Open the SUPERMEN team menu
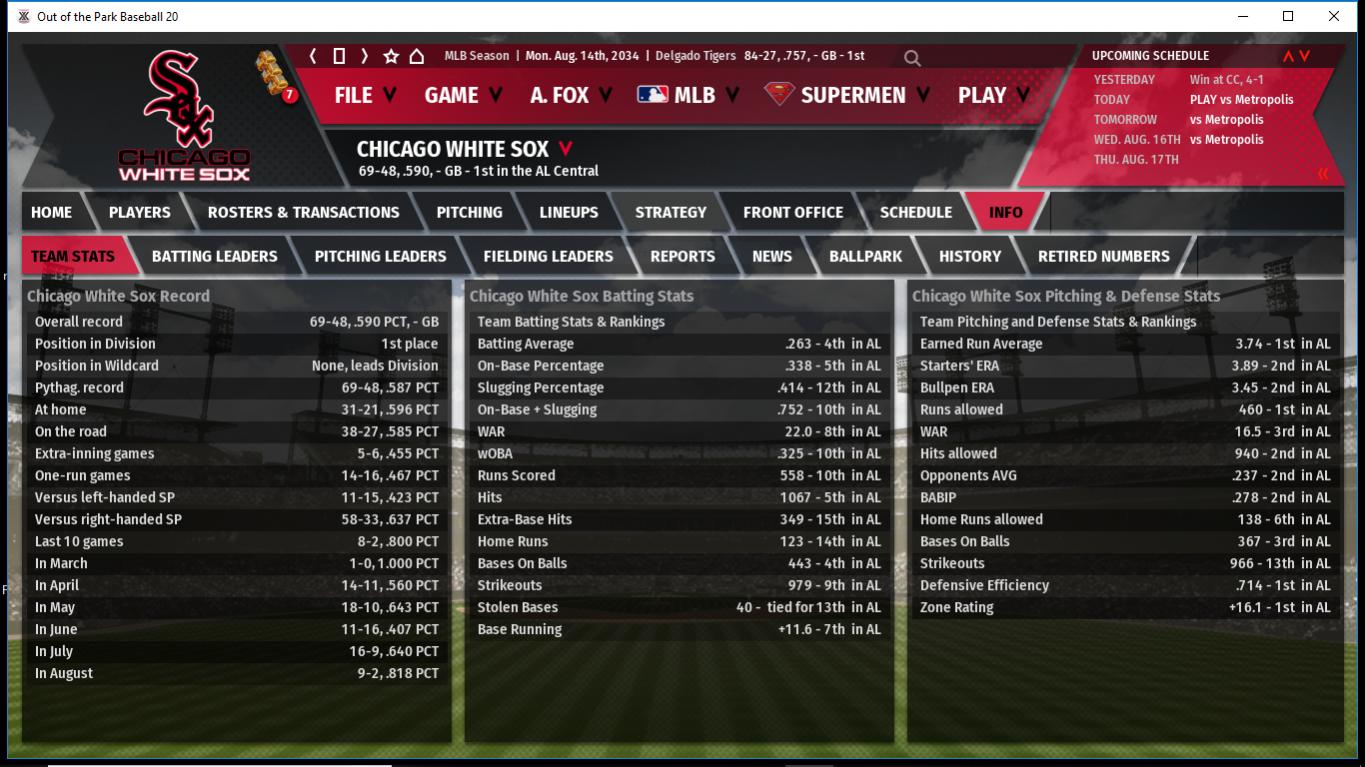1365x767 pixels. click(x=847, y=95)
